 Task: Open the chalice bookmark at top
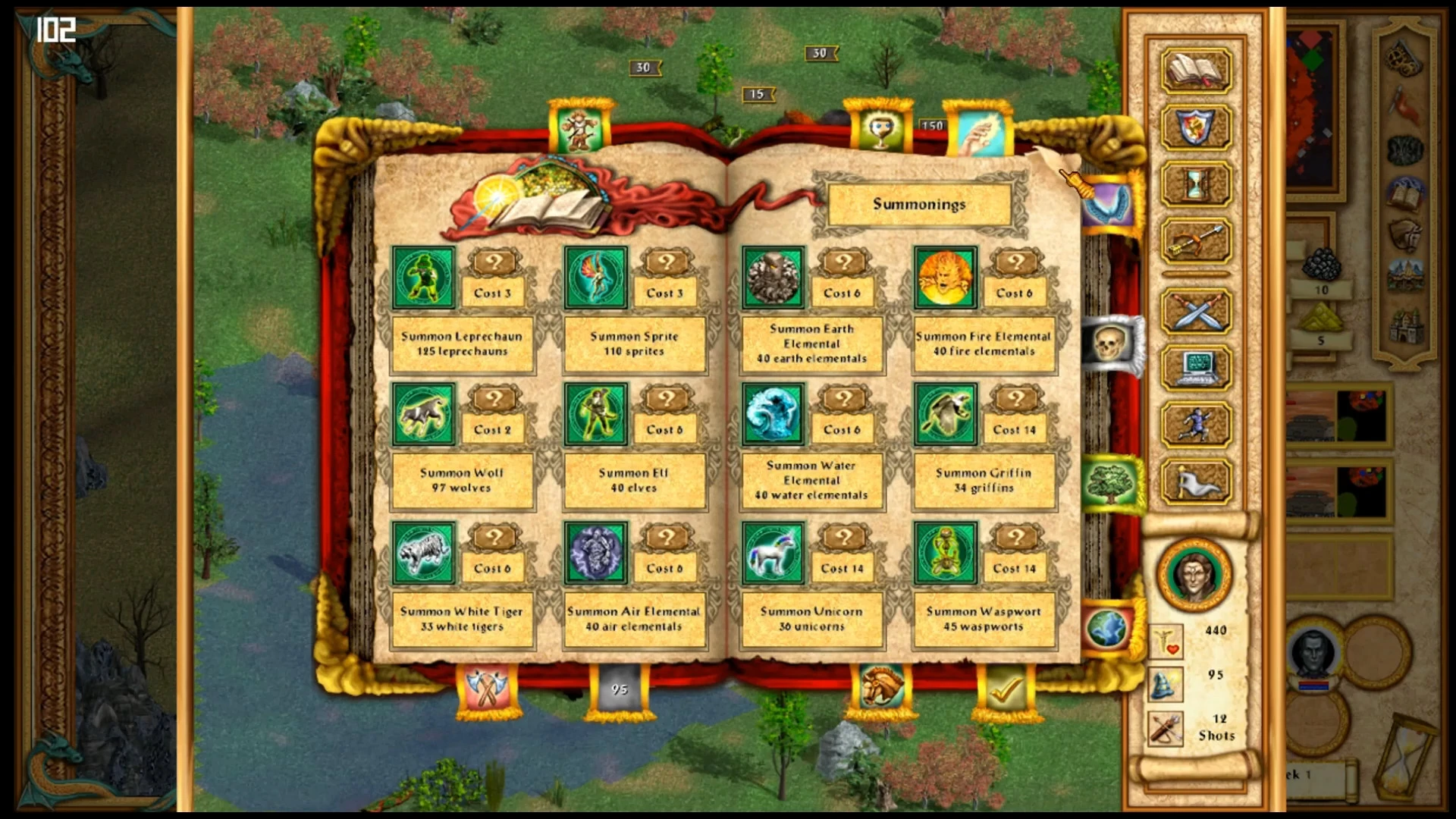click(x=880, y=129)
